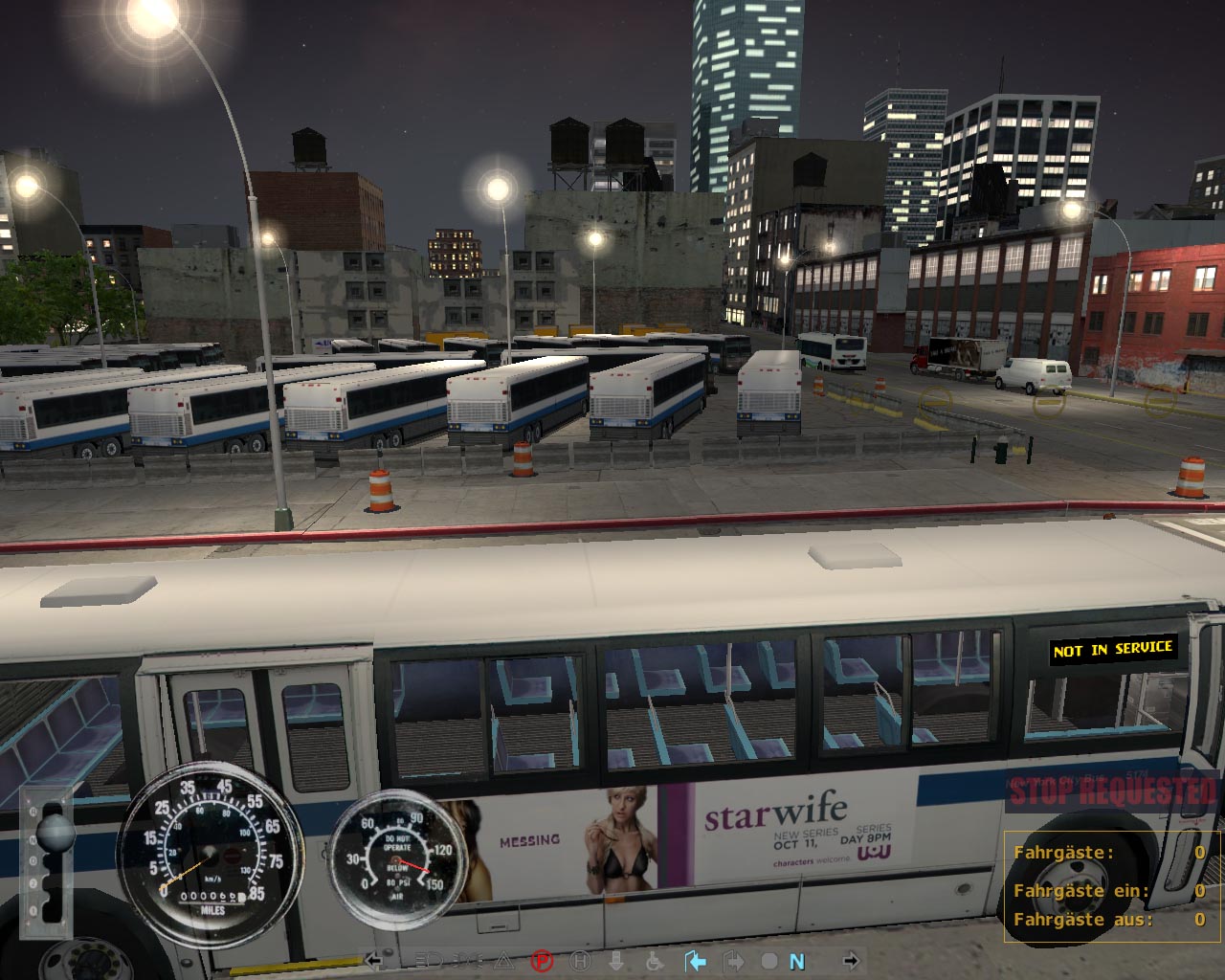
Task: Click the red parking brake P icon
Action: click(x=542, y=961)
